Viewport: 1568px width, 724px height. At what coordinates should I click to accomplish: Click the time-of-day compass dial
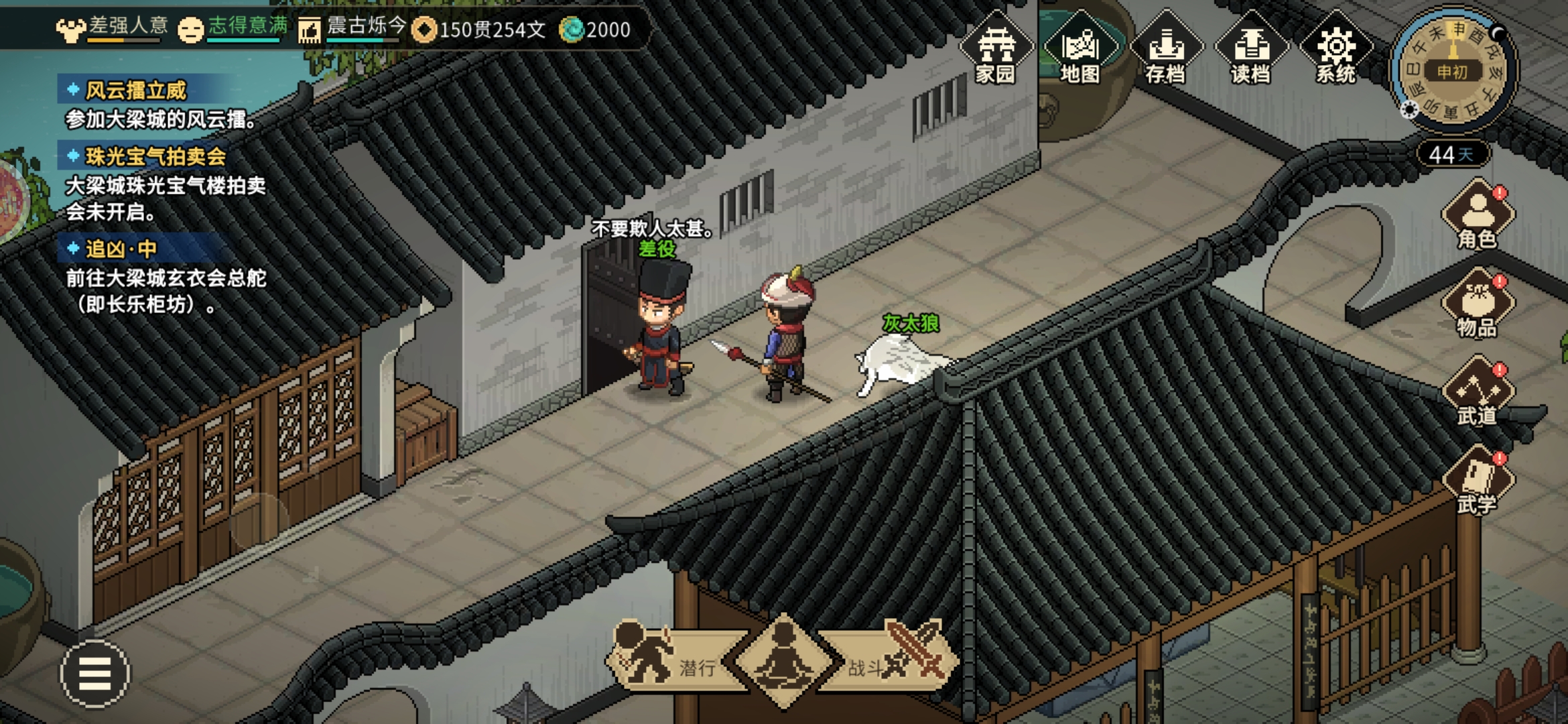(1451, 71)
